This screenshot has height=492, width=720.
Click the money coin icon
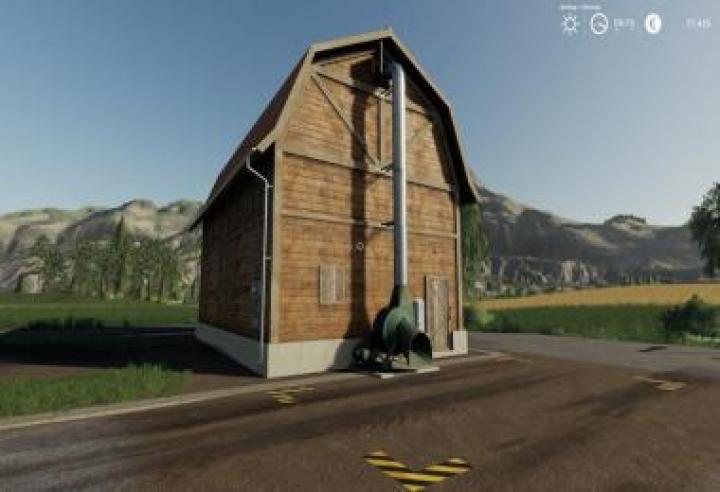pos(653,24)
